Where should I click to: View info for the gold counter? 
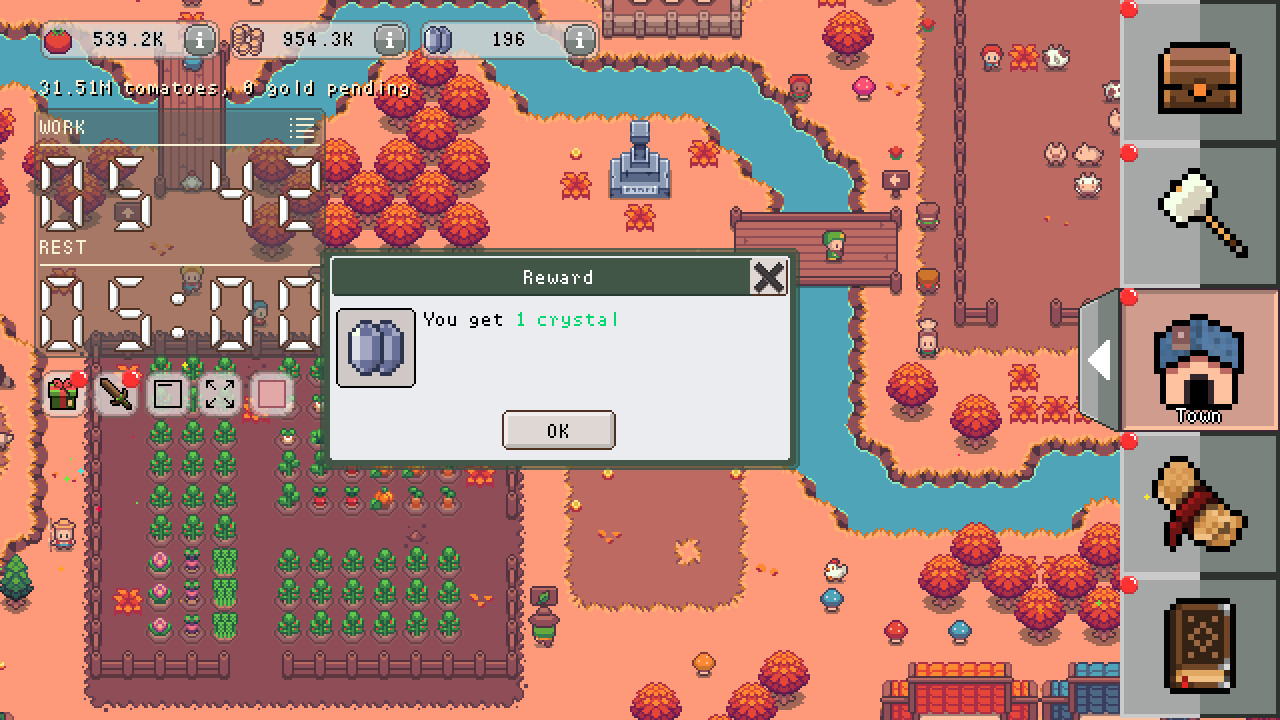(388, 40)
